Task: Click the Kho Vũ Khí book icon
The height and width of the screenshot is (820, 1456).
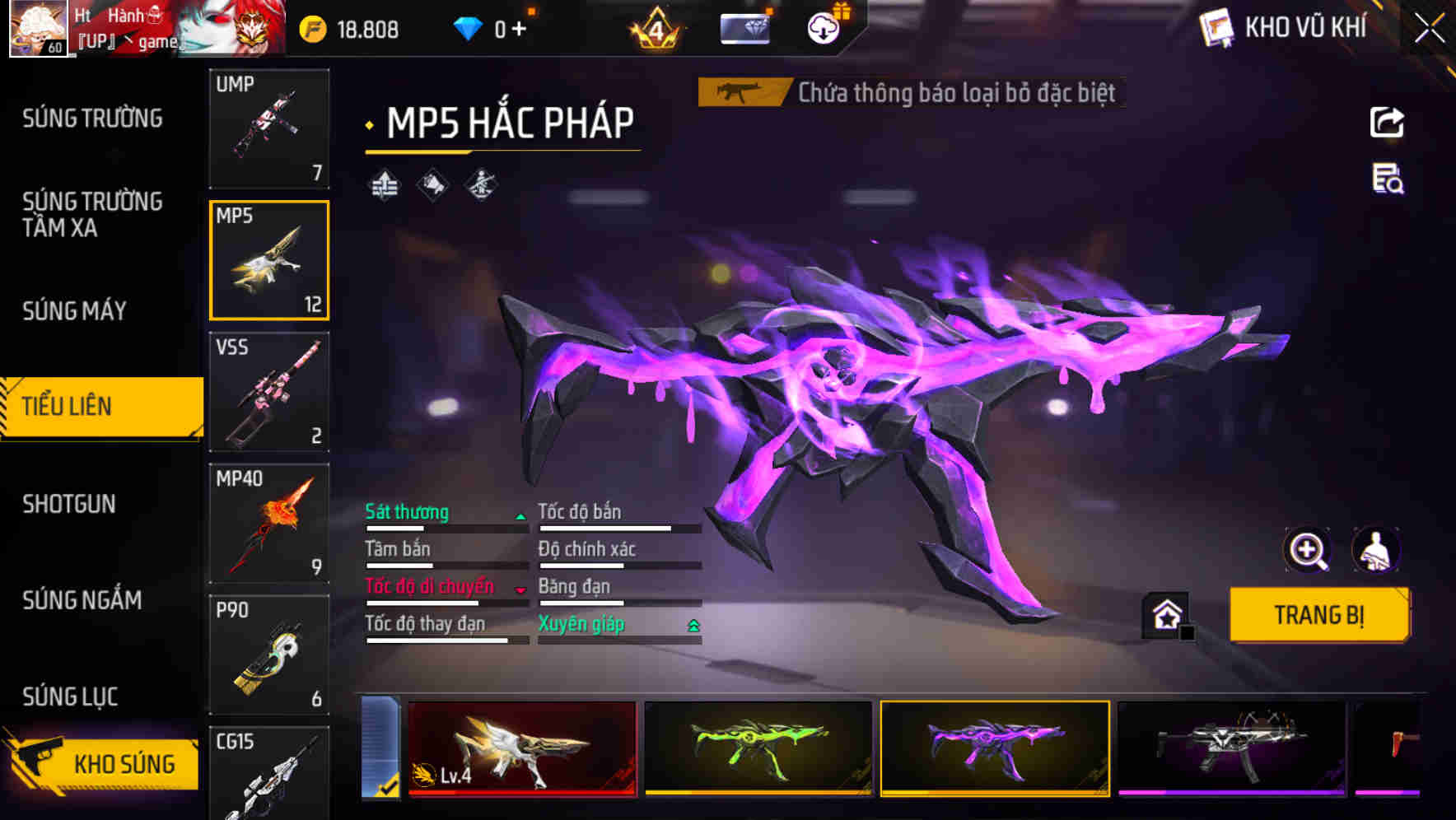Action: point(1215,27)
